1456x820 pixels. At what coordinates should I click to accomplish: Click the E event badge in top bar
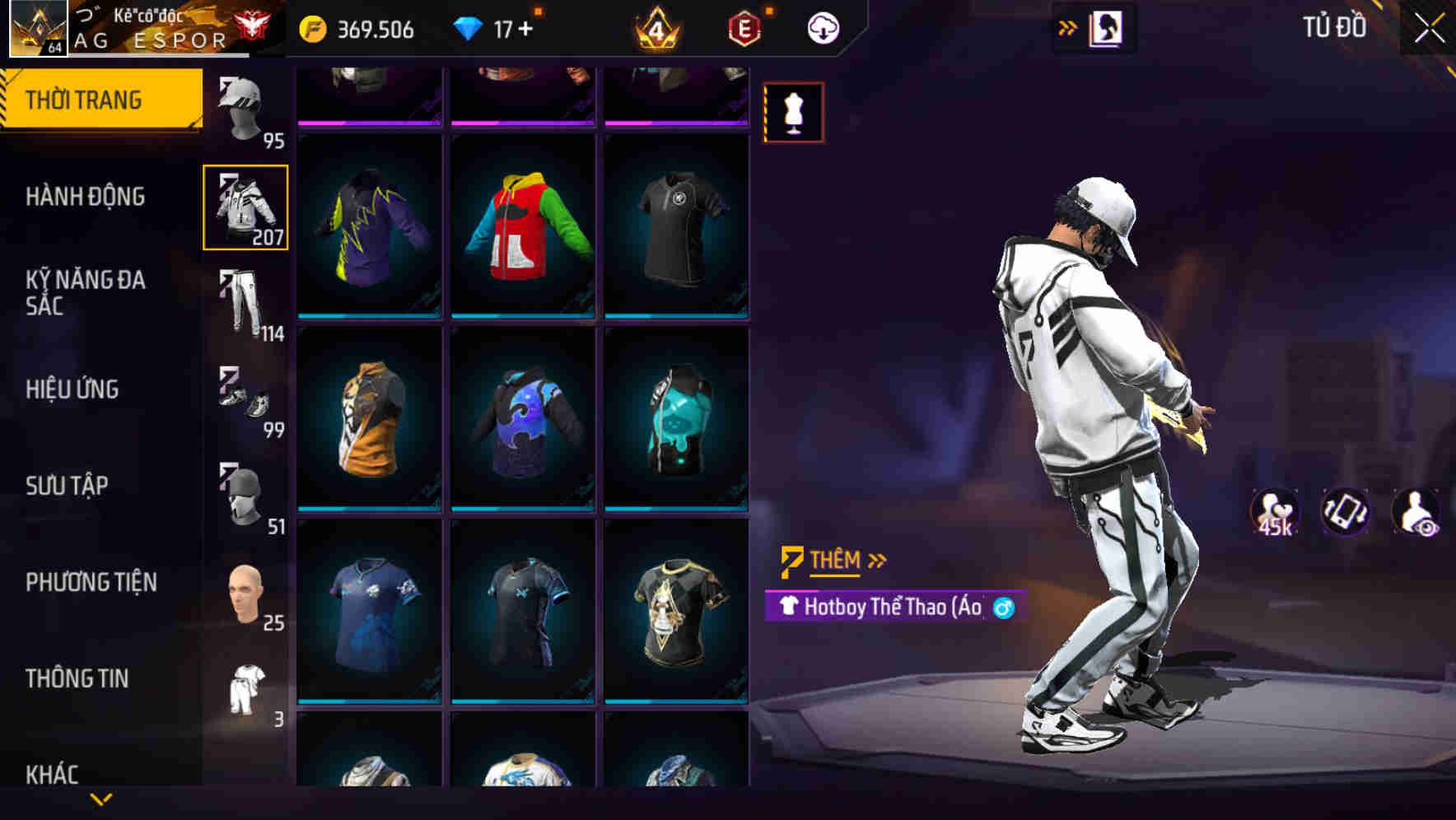point(744,27)
